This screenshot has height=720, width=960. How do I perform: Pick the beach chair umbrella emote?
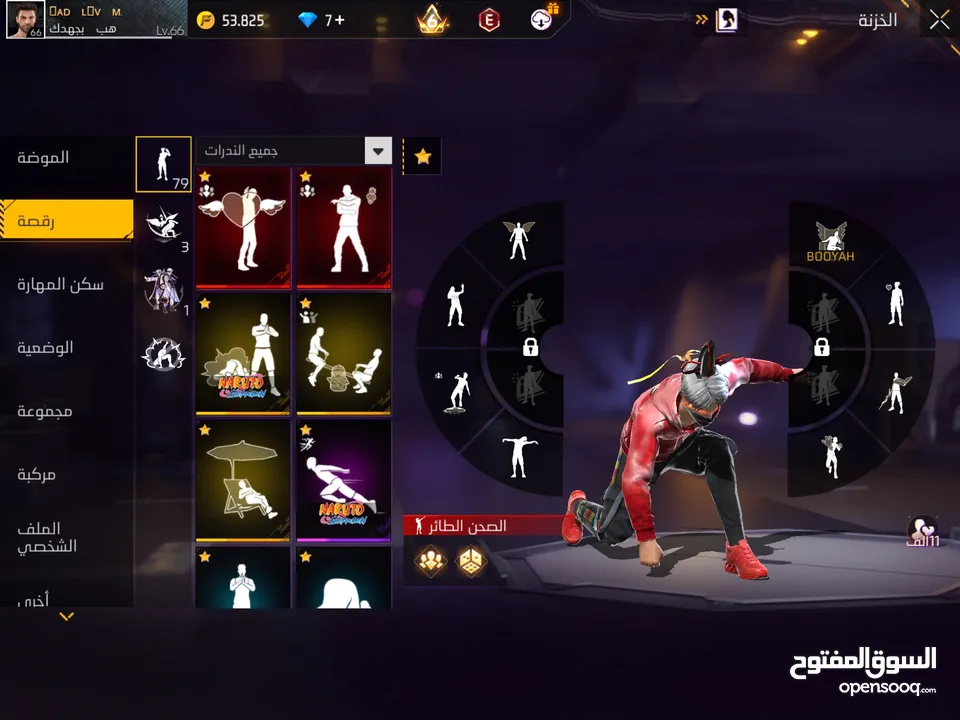[x=244, y=480]
